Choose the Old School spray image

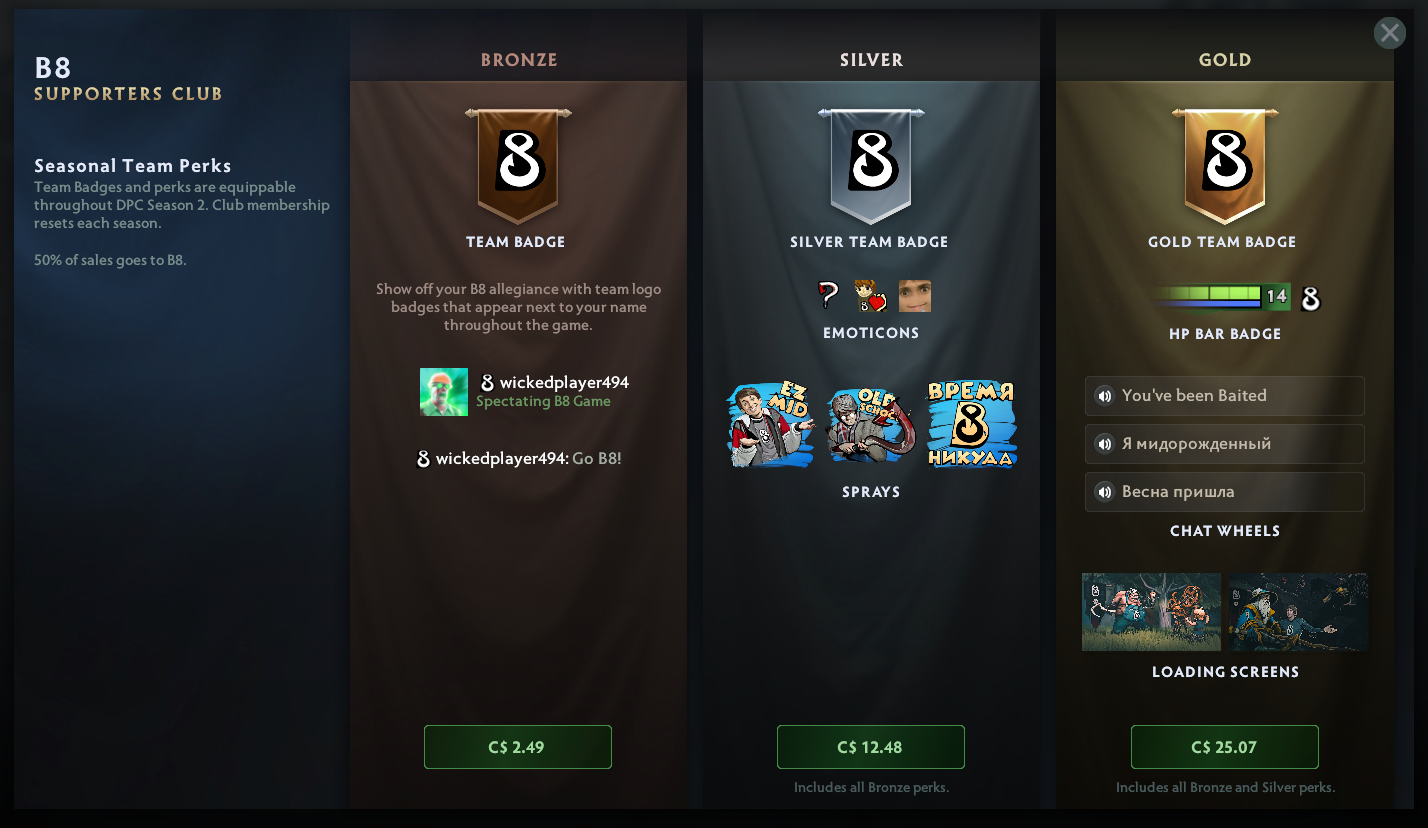pos(870,425)
